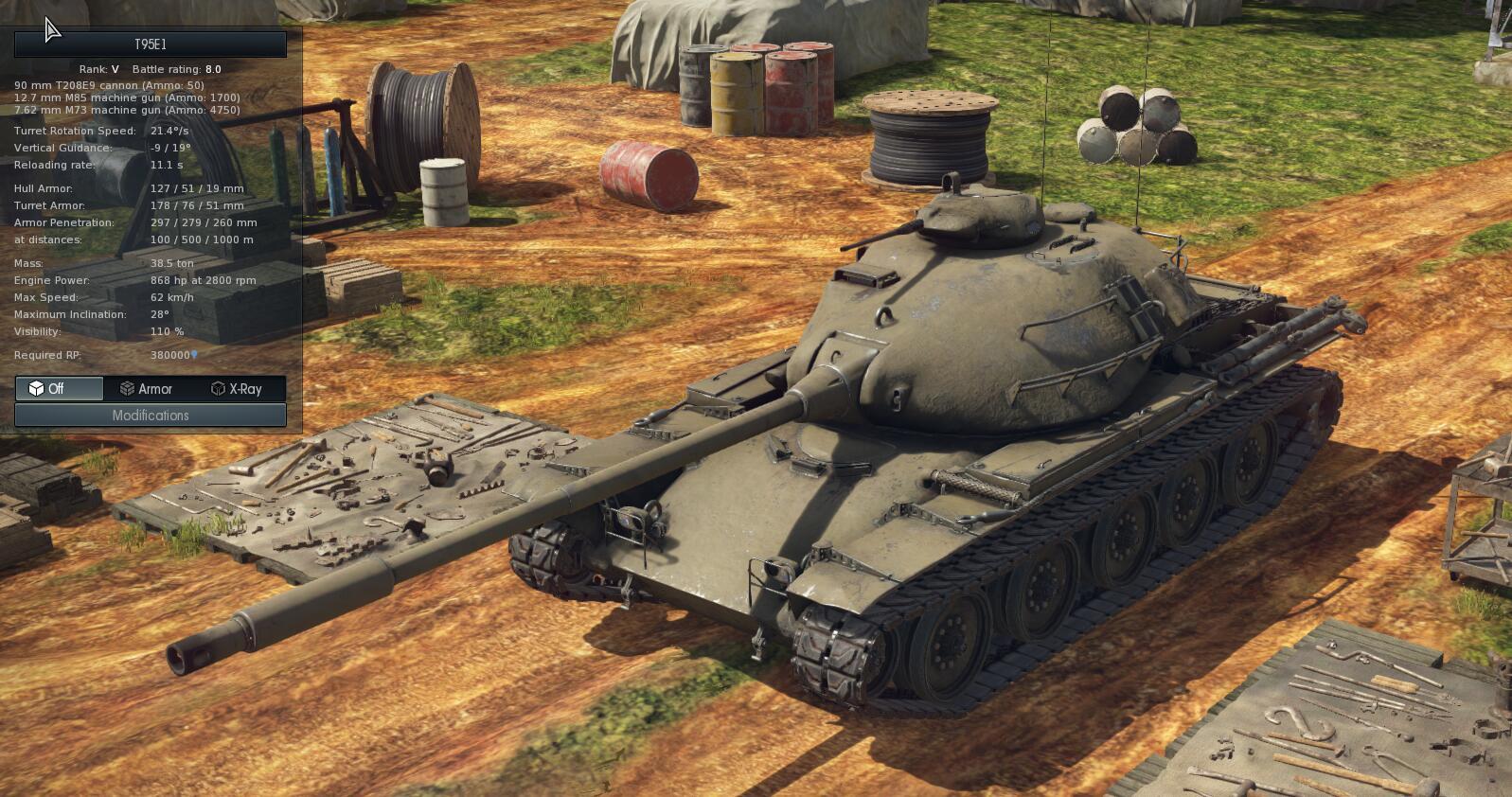The image size is (1512, 797).
Task: Select the Off view mode
Action: [x=59, y=389]
